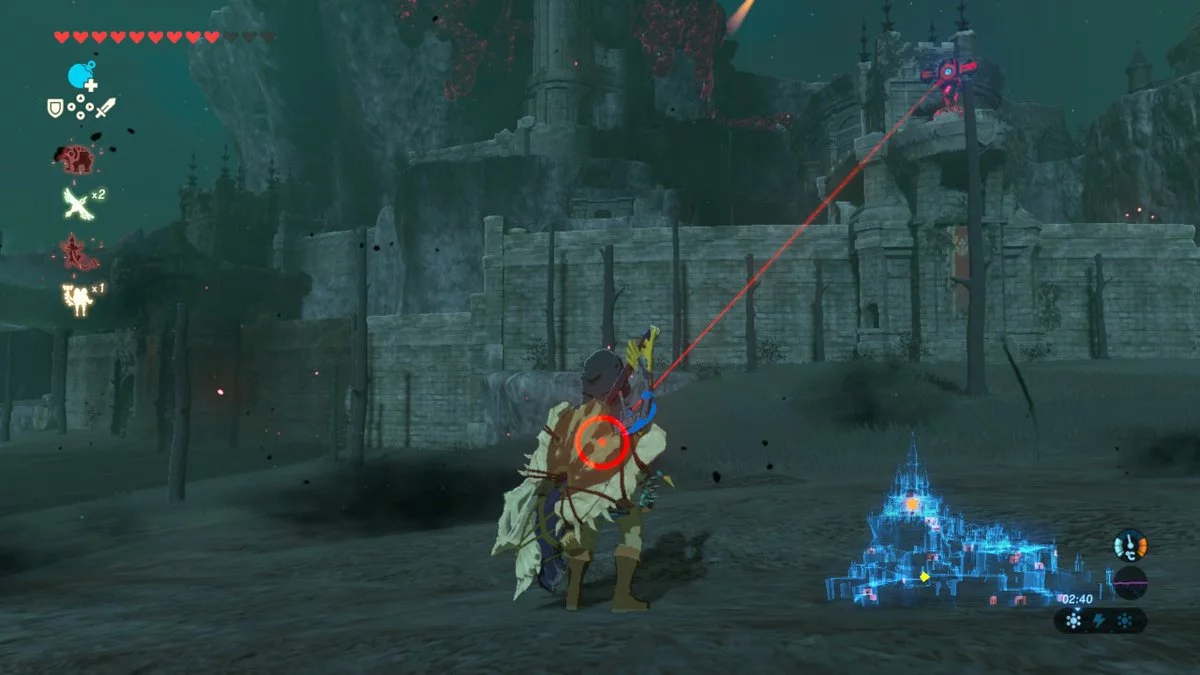
Task: Select the lightning bolt weather forecast icon
Action: point(1100,621)
